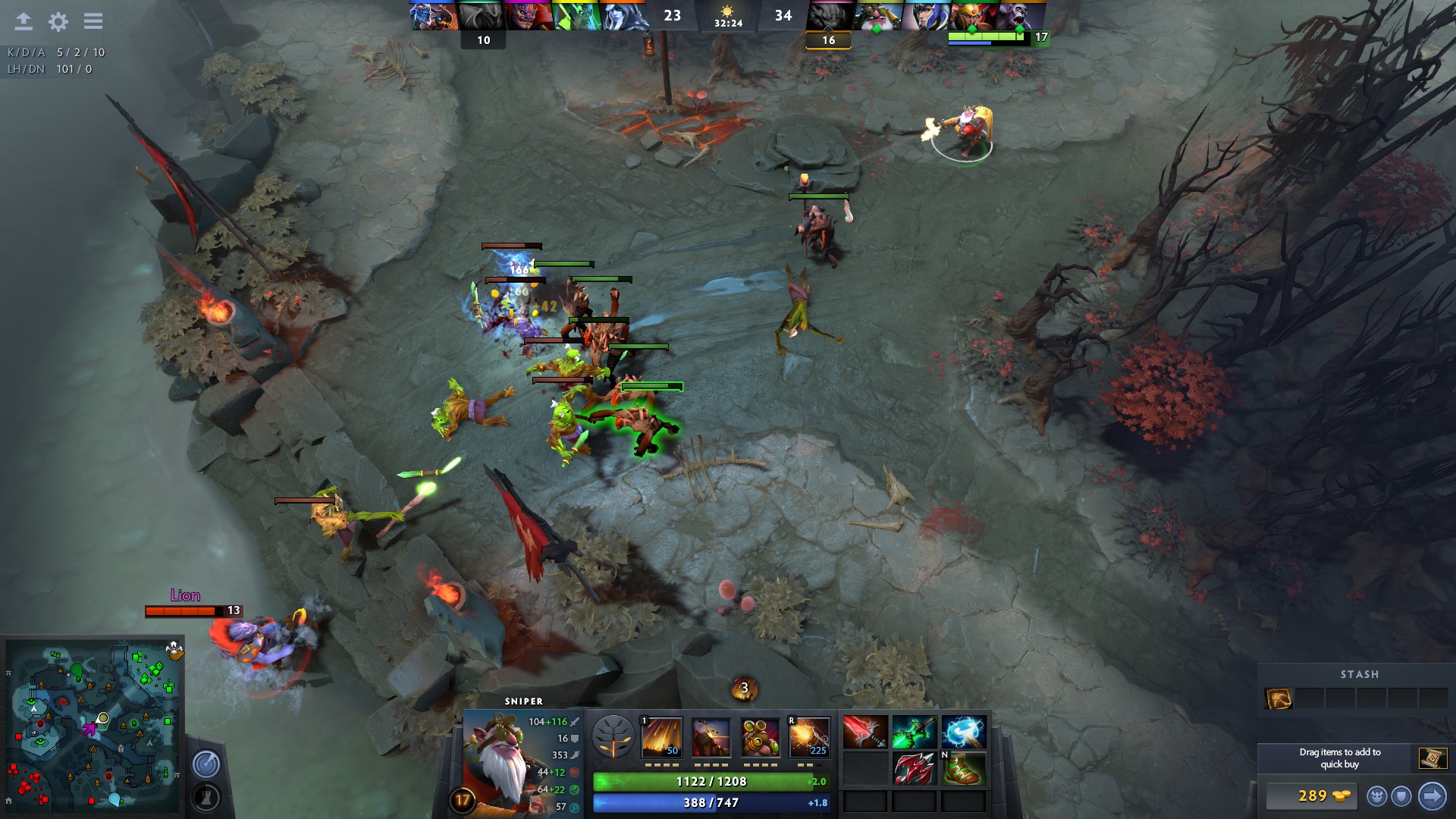Open the hamburger main menu
The width and height of the screenshot is (1456, 819).
[x=93, y=21]
